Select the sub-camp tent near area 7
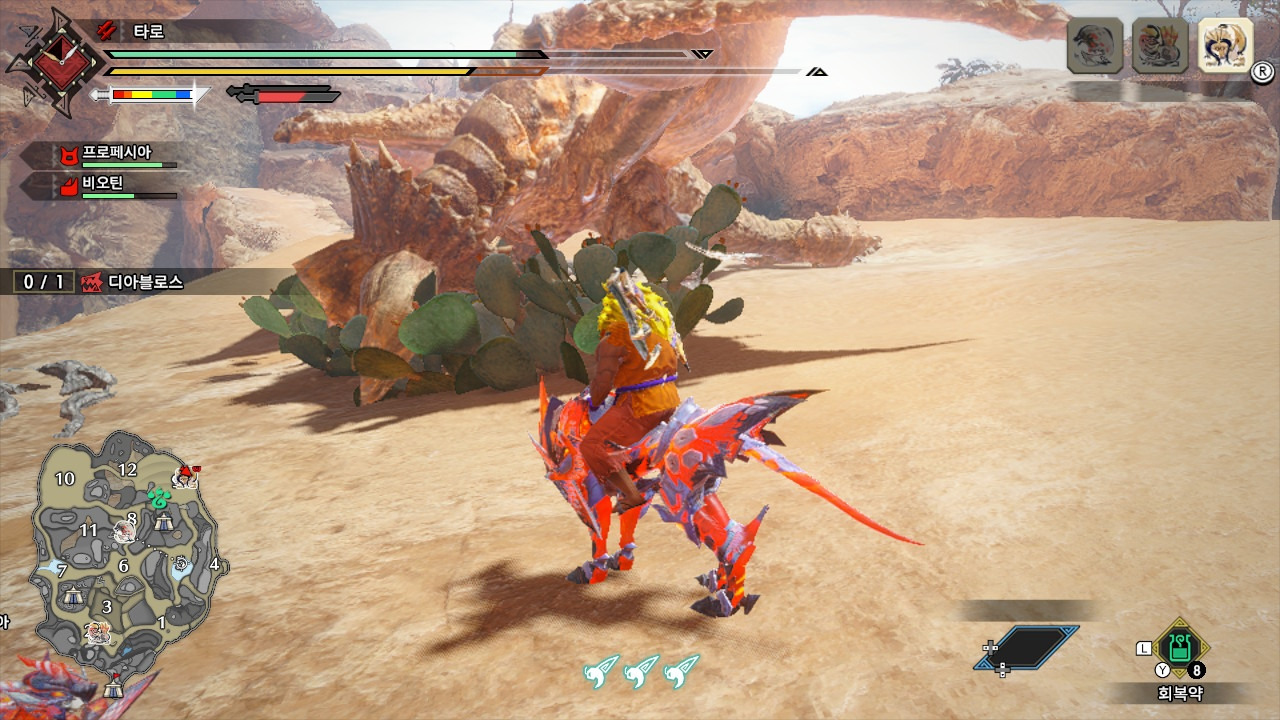Screen dimensions: 1280x720 point(72,596)
